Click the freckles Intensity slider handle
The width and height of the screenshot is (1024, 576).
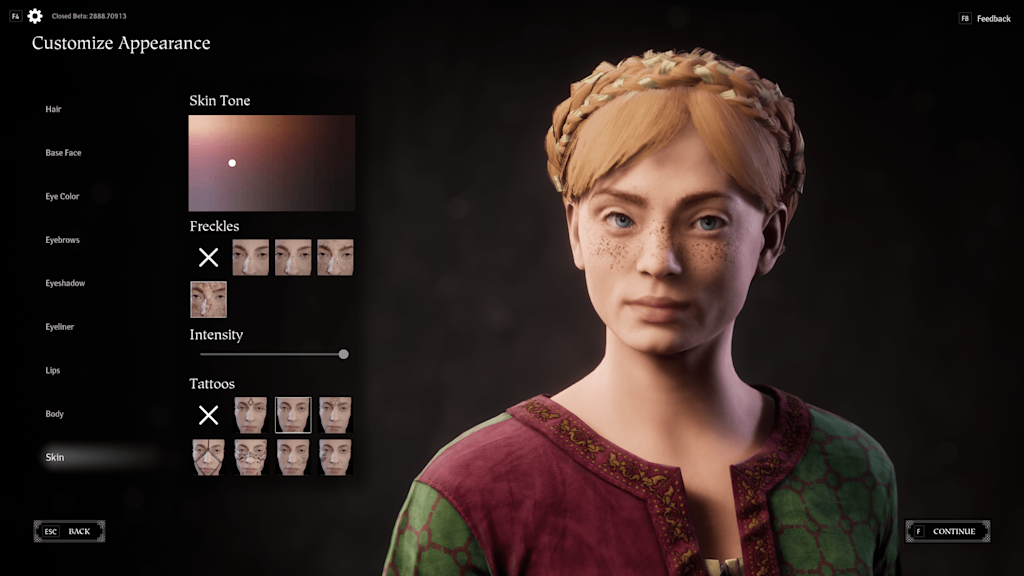(x=343, y=354)
